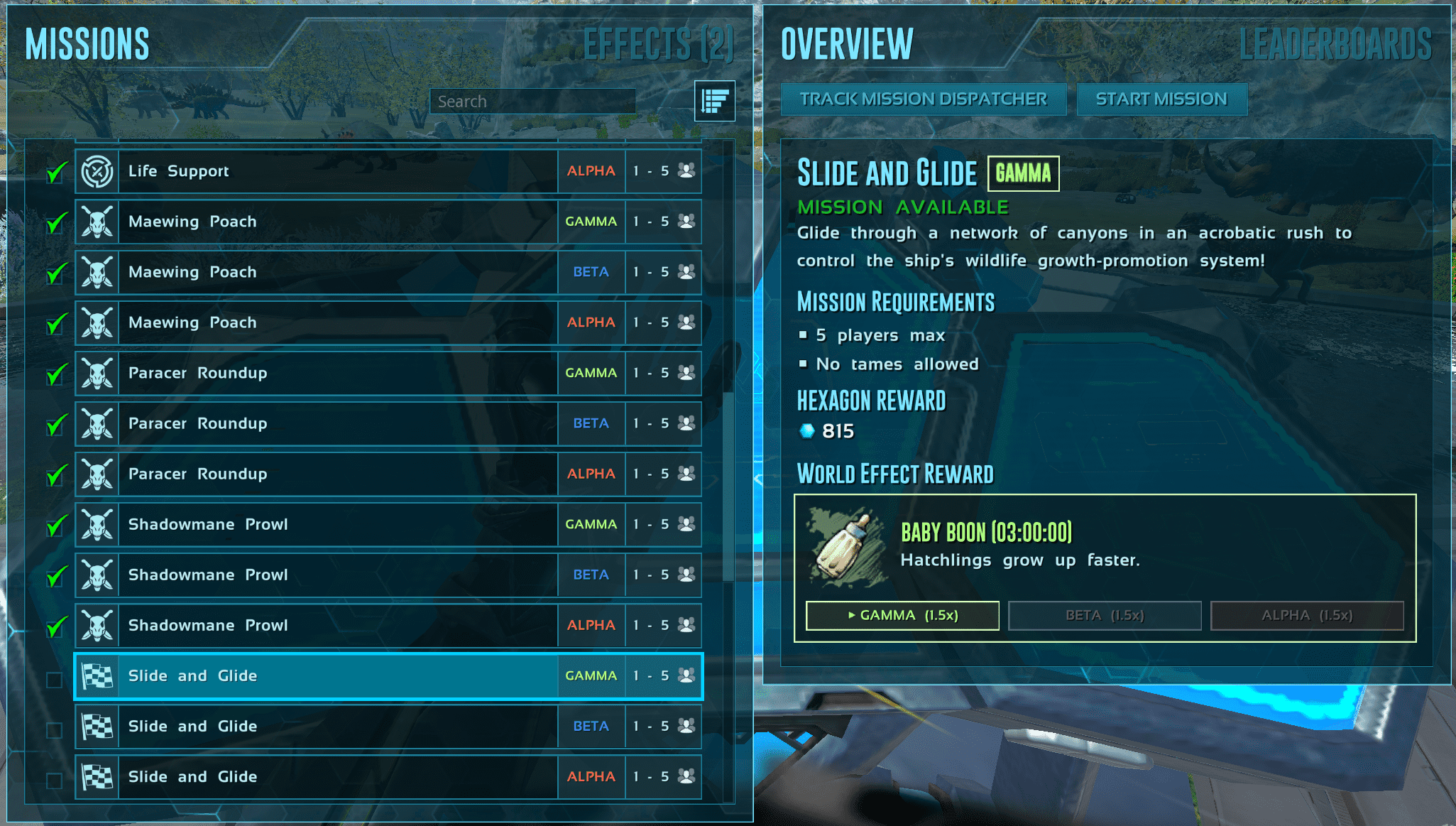Screen dimensions: 1456x826
Task: Open the Overview tab
Action: click(x=847, y=44)
